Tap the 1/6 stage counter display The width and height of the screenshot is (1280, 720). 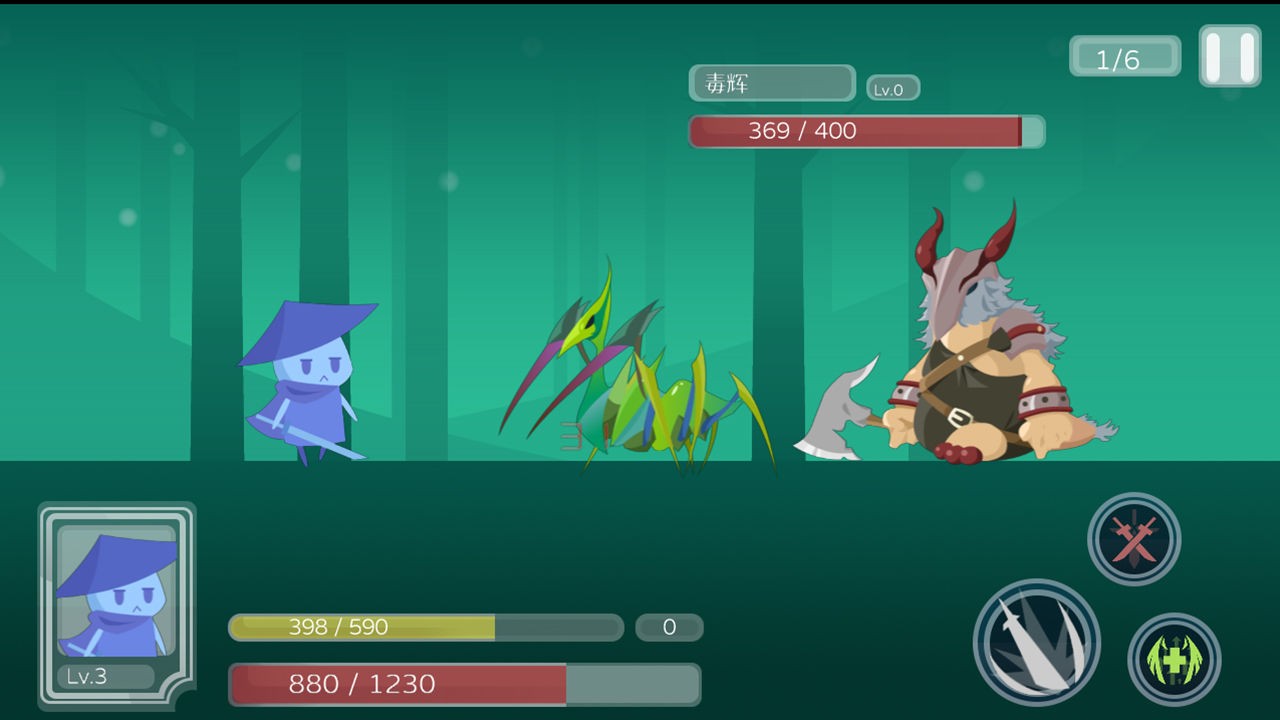[x=1124, y=56]
